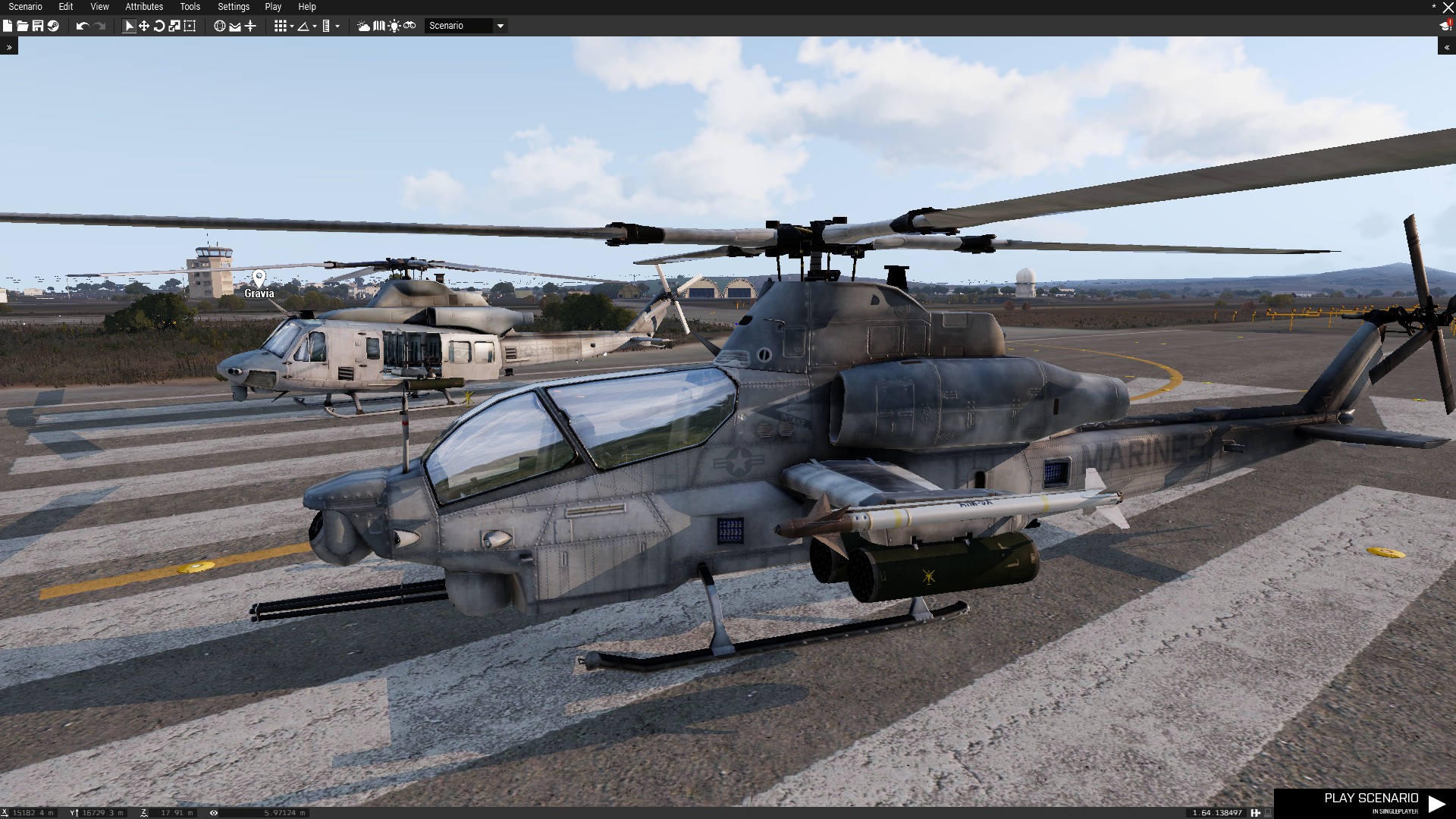Screen dimensions: 1456x819
Task: Open the Edit menu
Action: pos(66,7)
